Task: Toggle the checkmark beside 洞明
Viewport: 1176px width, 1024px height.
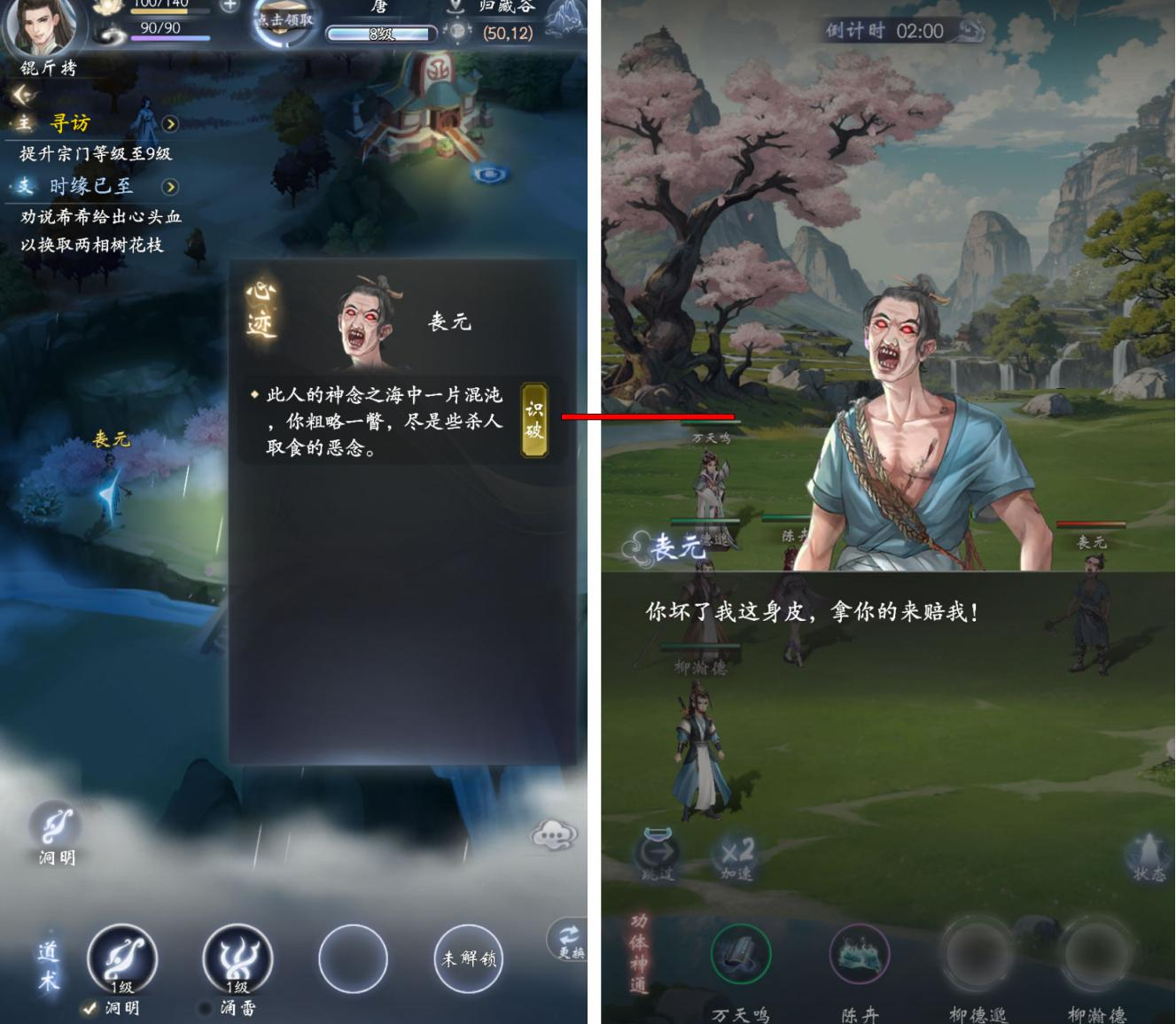Action: (87, 1008)
